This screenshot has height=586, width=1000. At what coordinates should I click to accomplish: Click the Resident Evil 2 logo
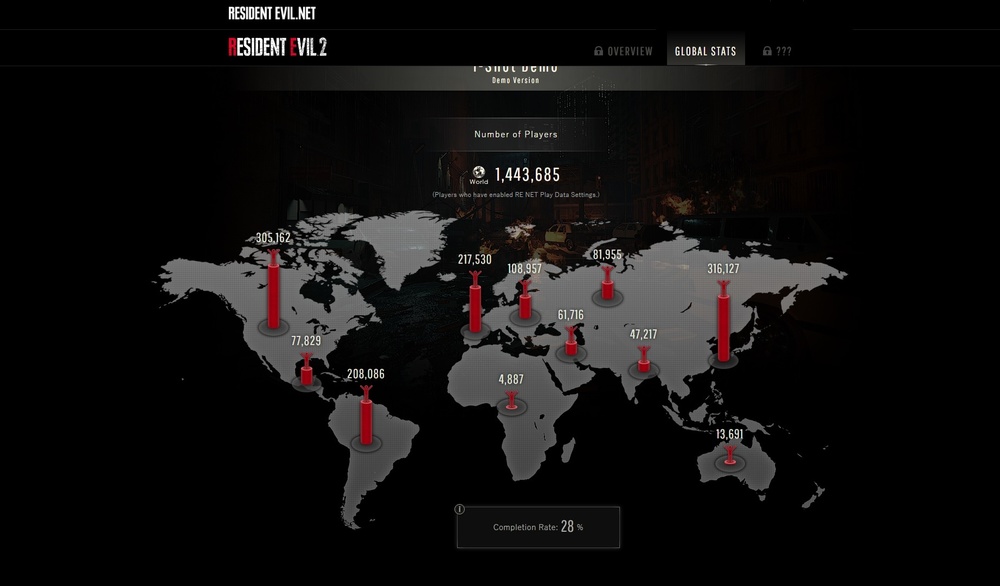(x=277, y=47)
